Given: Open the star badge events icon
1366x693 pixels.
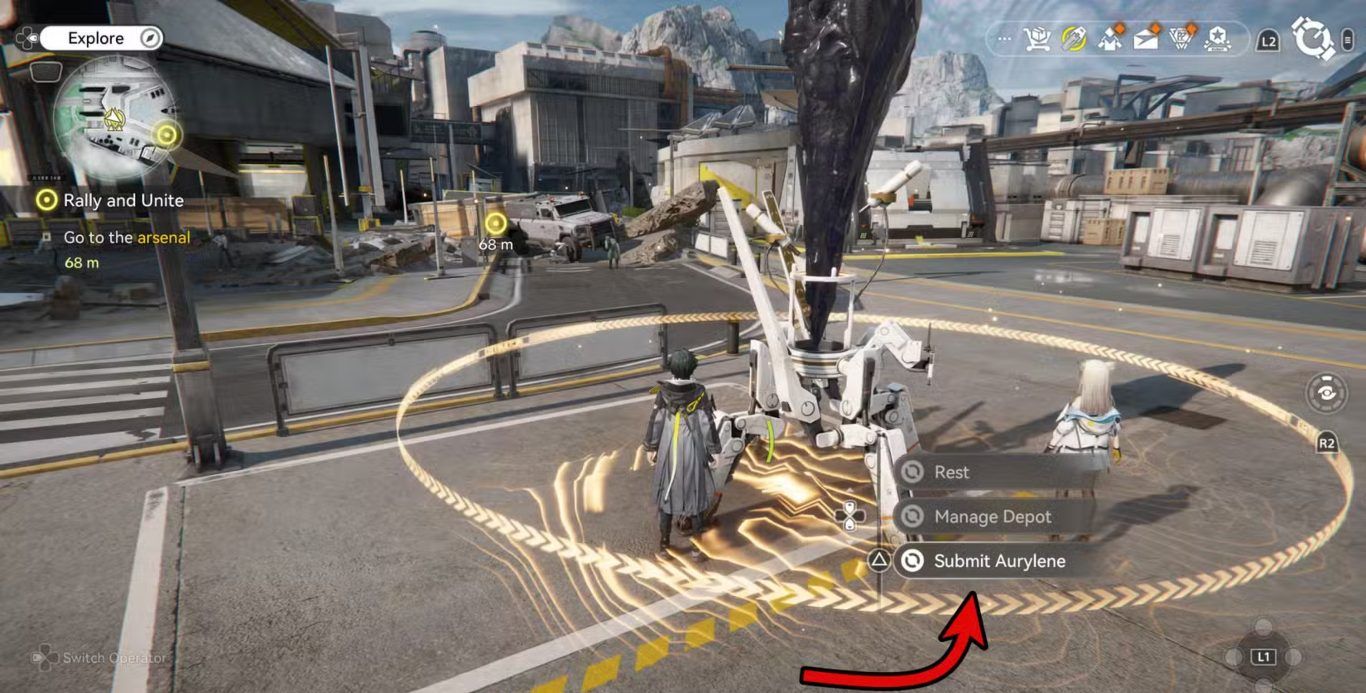Looking at the screenshot, I should pyautogui.click(x=1217, y=40).
